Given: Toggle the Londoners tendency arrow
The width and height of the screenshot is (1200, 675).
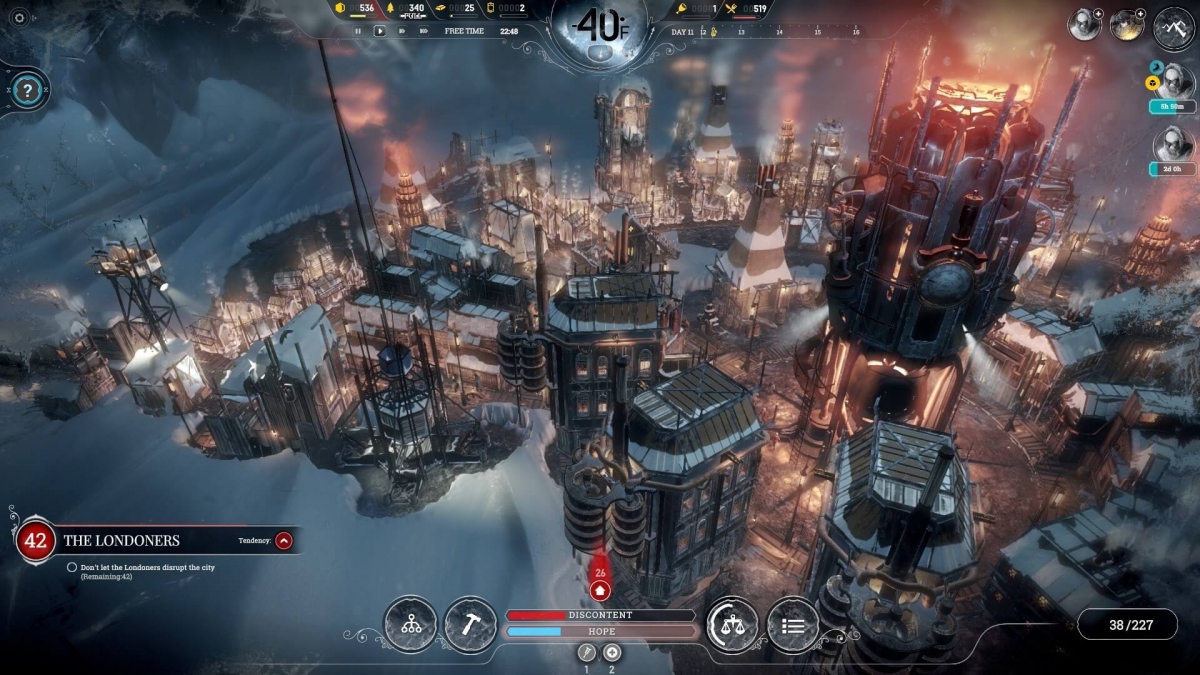Looking at the screenshot, I should [x=284, y=541].
